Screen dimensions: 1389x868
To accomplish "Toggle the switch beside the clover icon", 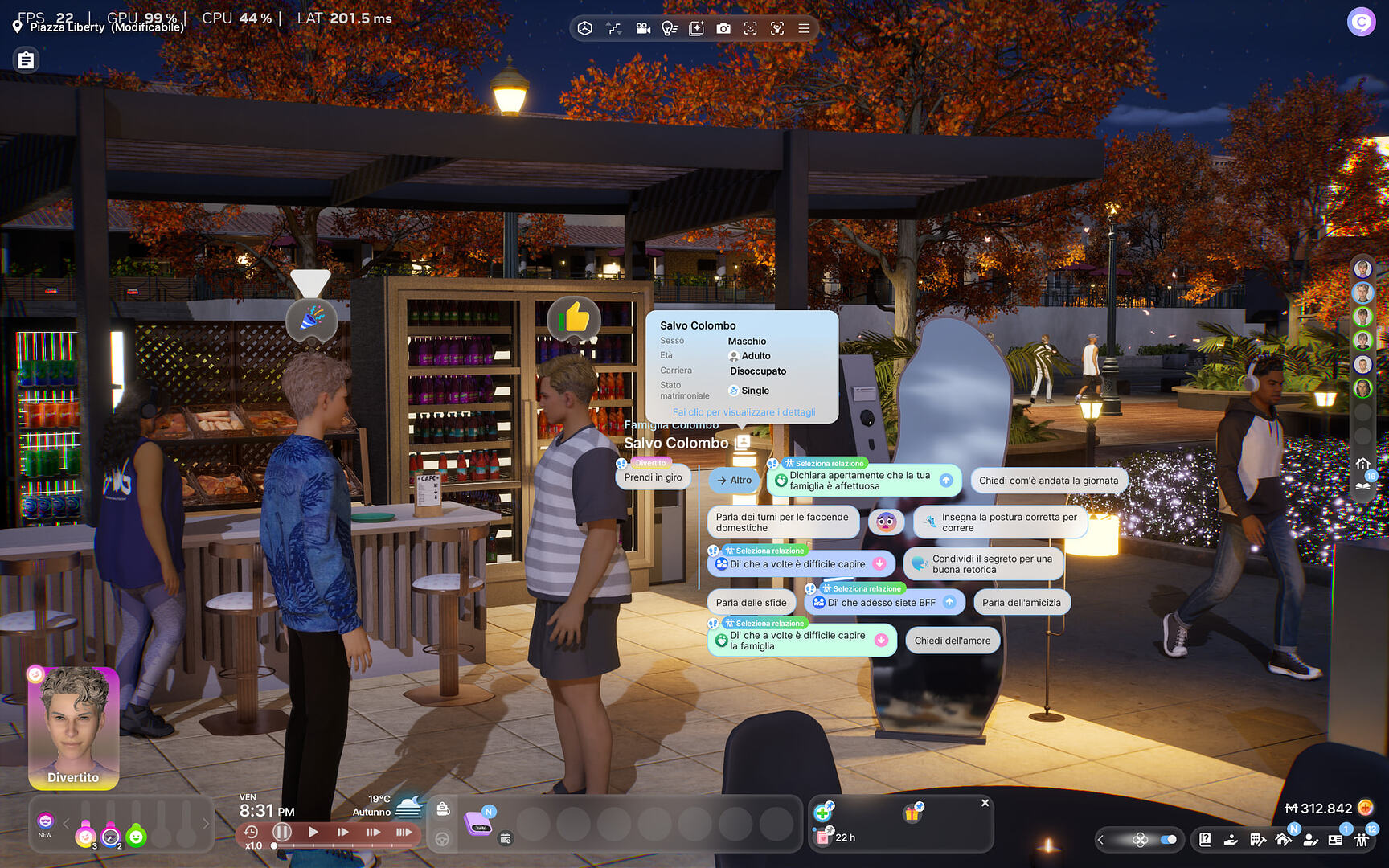I will pyautogui.click(x=1170, y=839).
